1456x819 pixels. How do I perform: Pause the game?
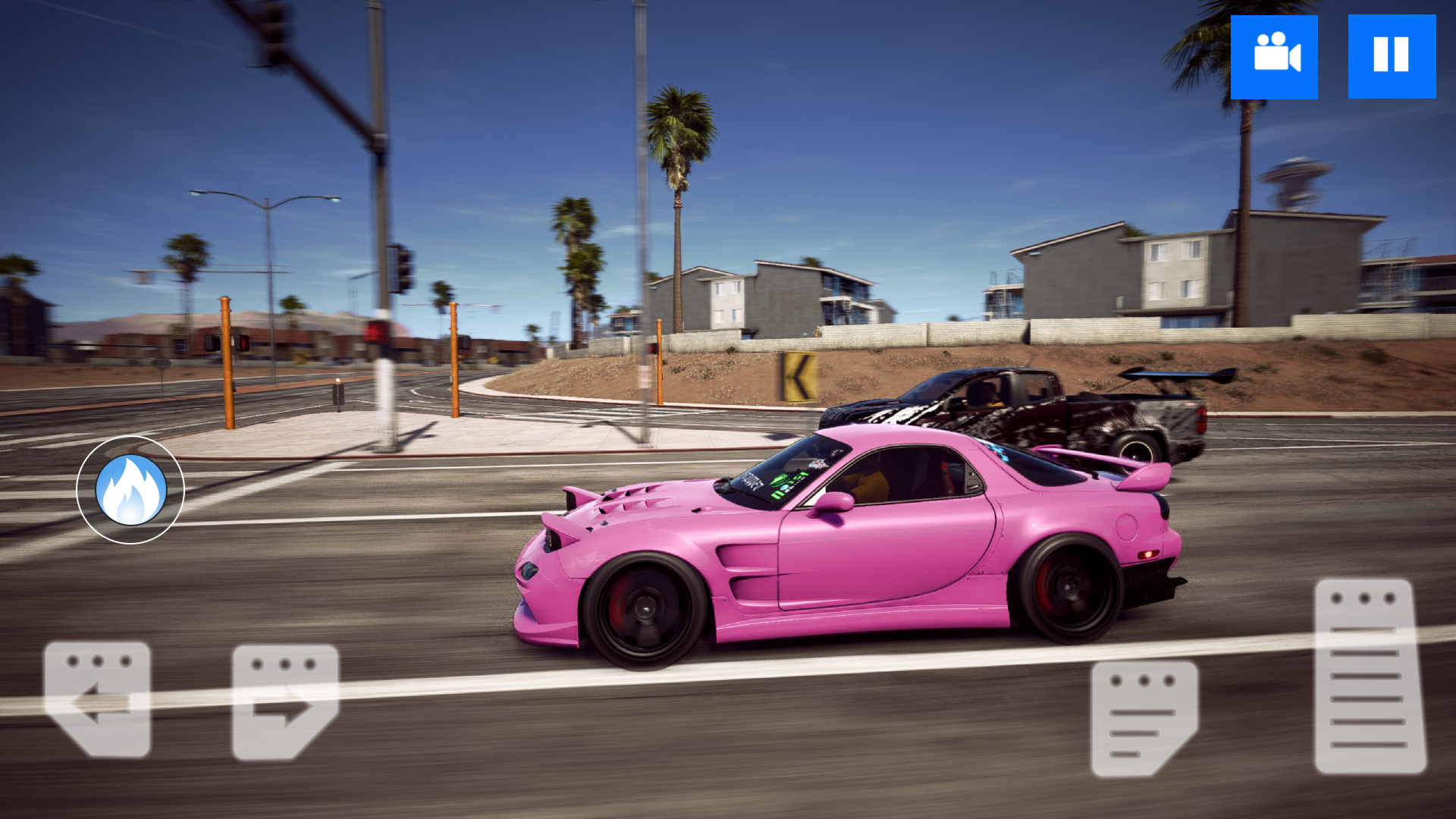(x=1392, y=57)
